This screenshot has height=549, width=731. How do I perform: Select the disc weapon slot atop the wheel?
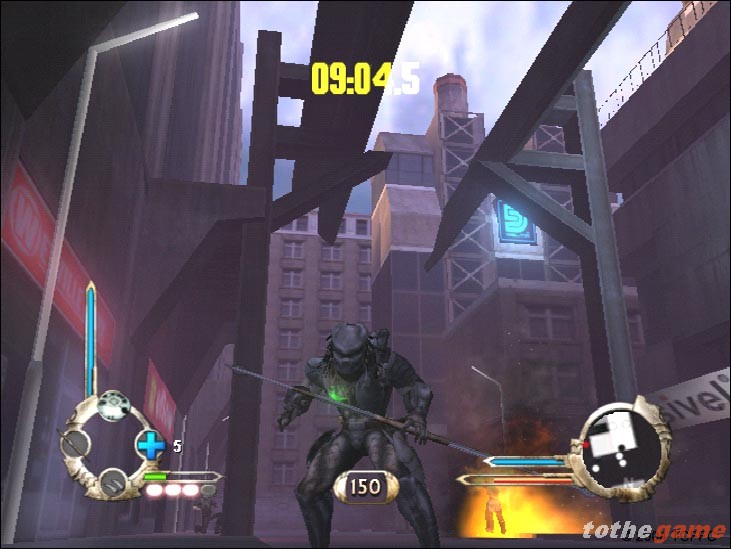[114, 405]
